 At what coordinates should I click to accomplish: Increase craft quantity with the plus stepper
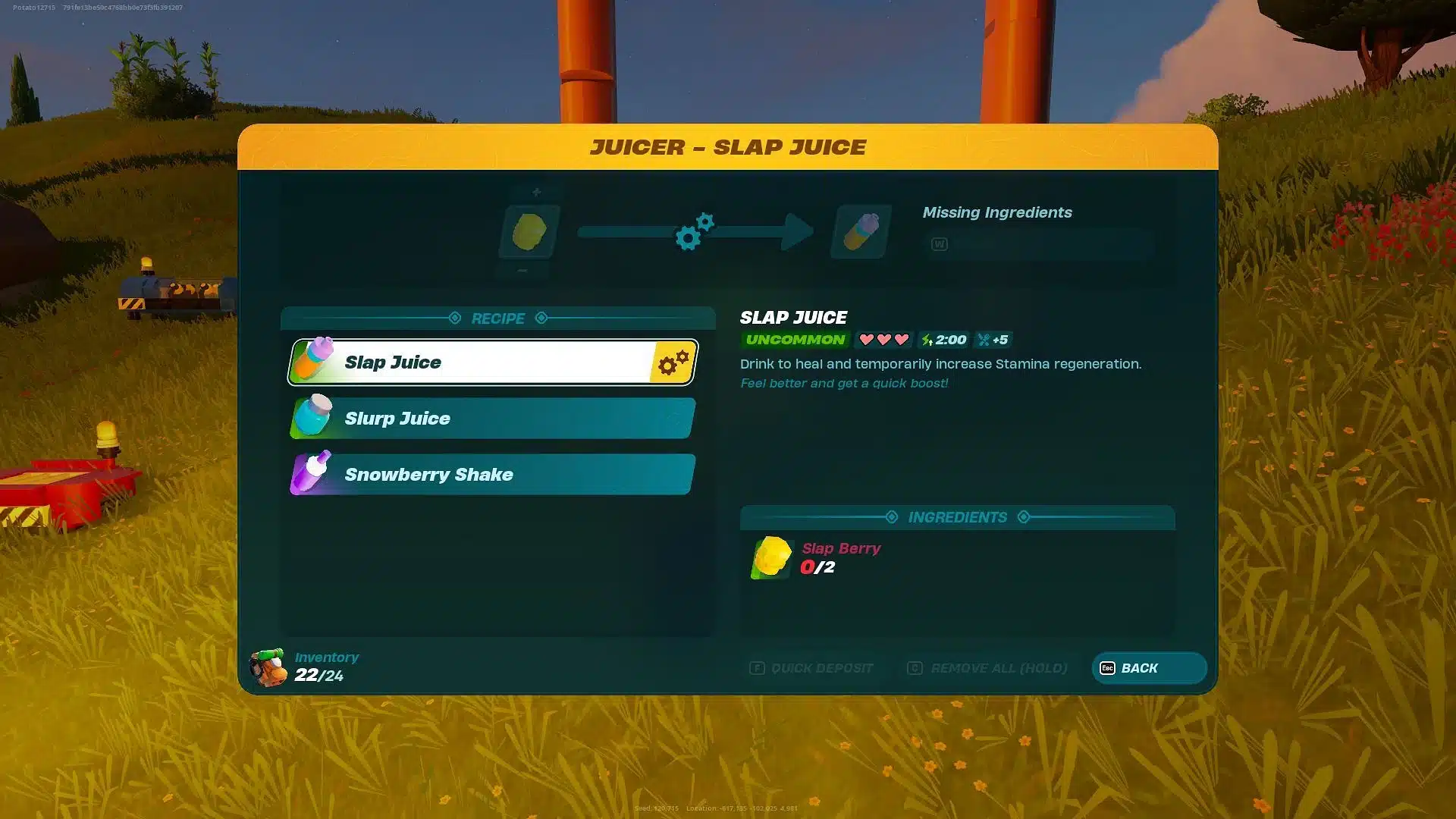535,191
